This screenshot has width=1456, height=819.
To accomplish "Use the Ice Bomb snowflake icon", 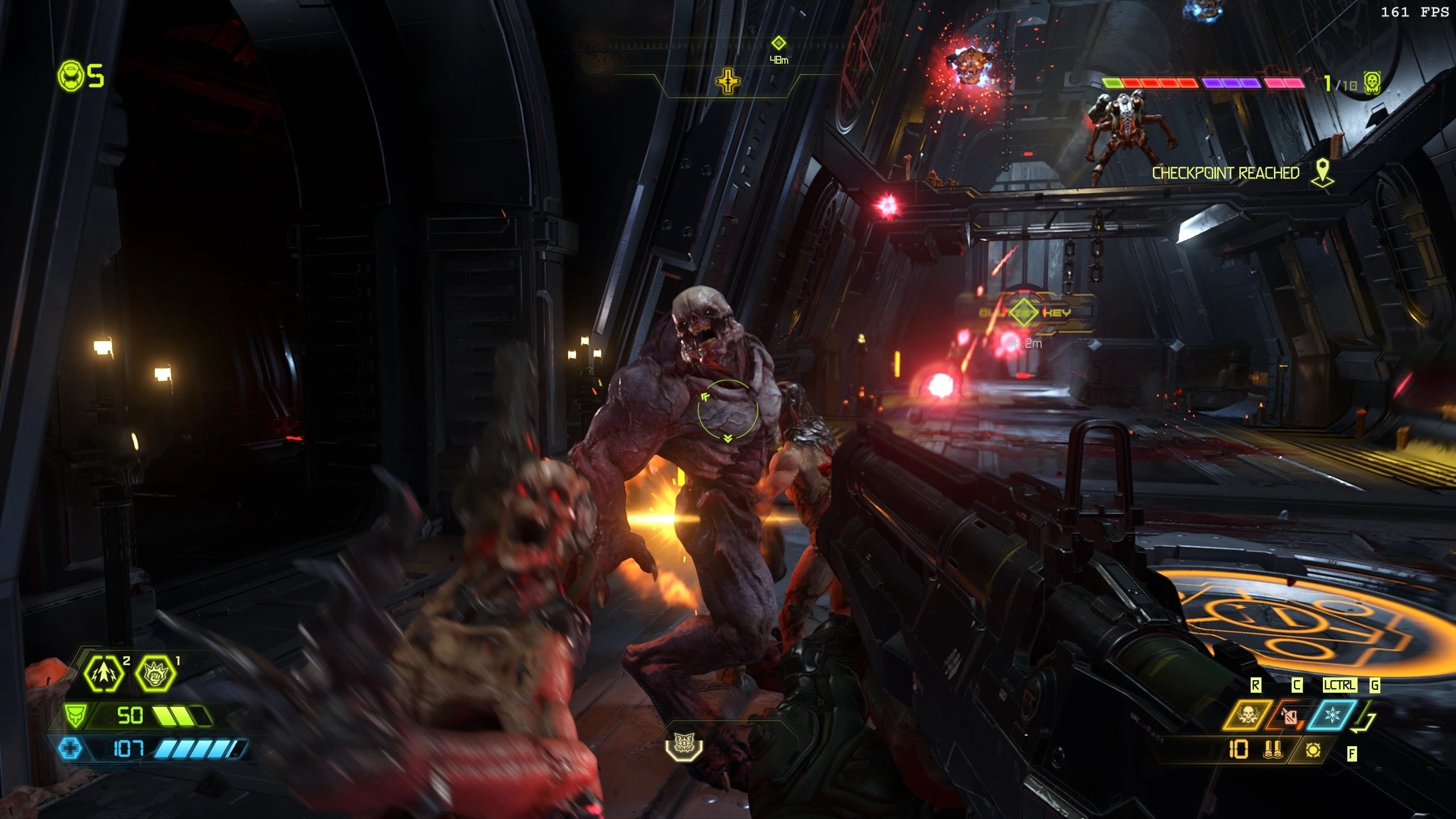I will click(x=1333, y=715).
